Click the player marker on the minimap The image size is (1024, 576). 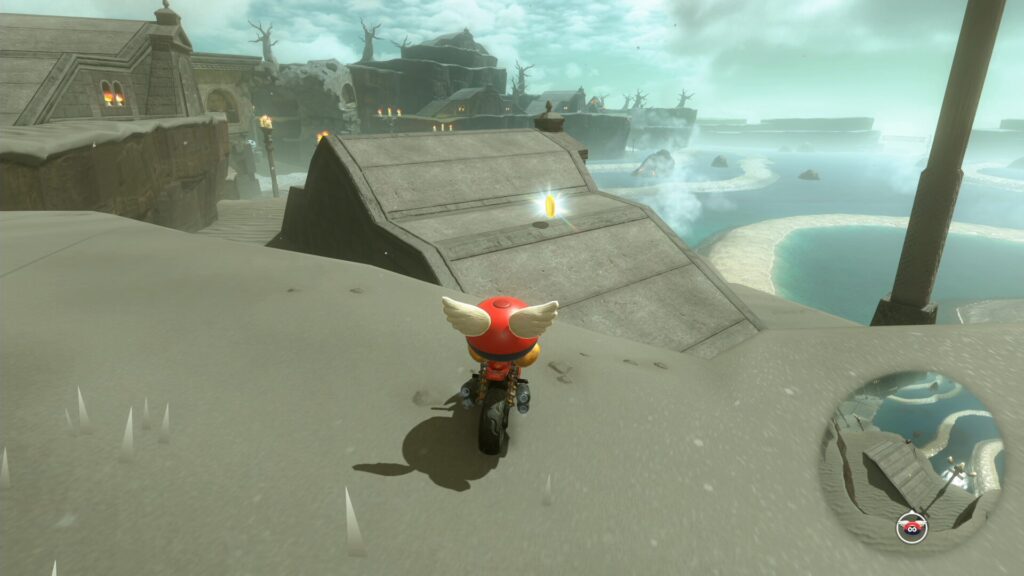[911, 525]
